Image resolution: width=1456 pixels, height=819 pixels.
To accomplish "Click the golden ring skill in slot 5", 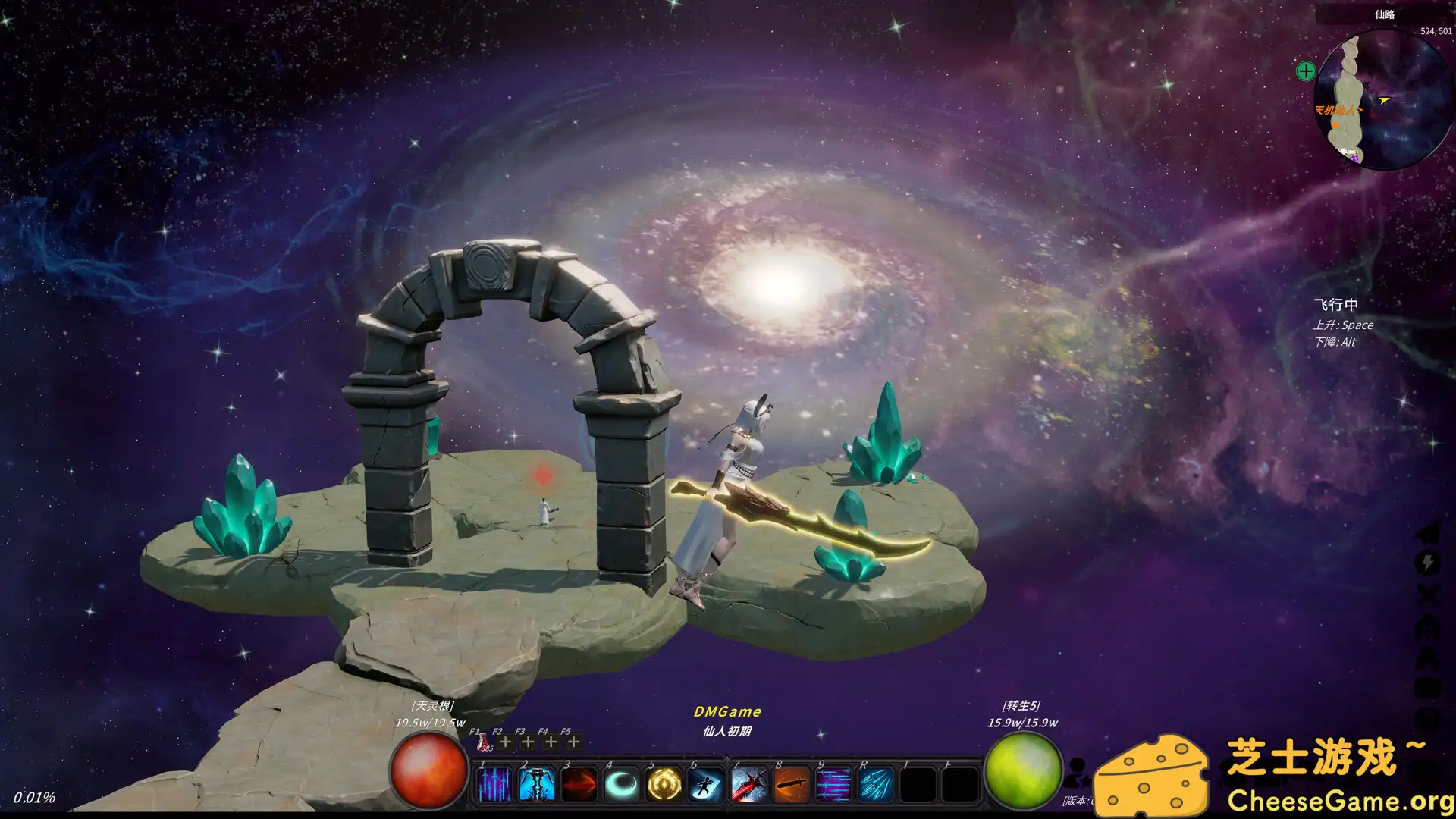I will click(663, 784).
